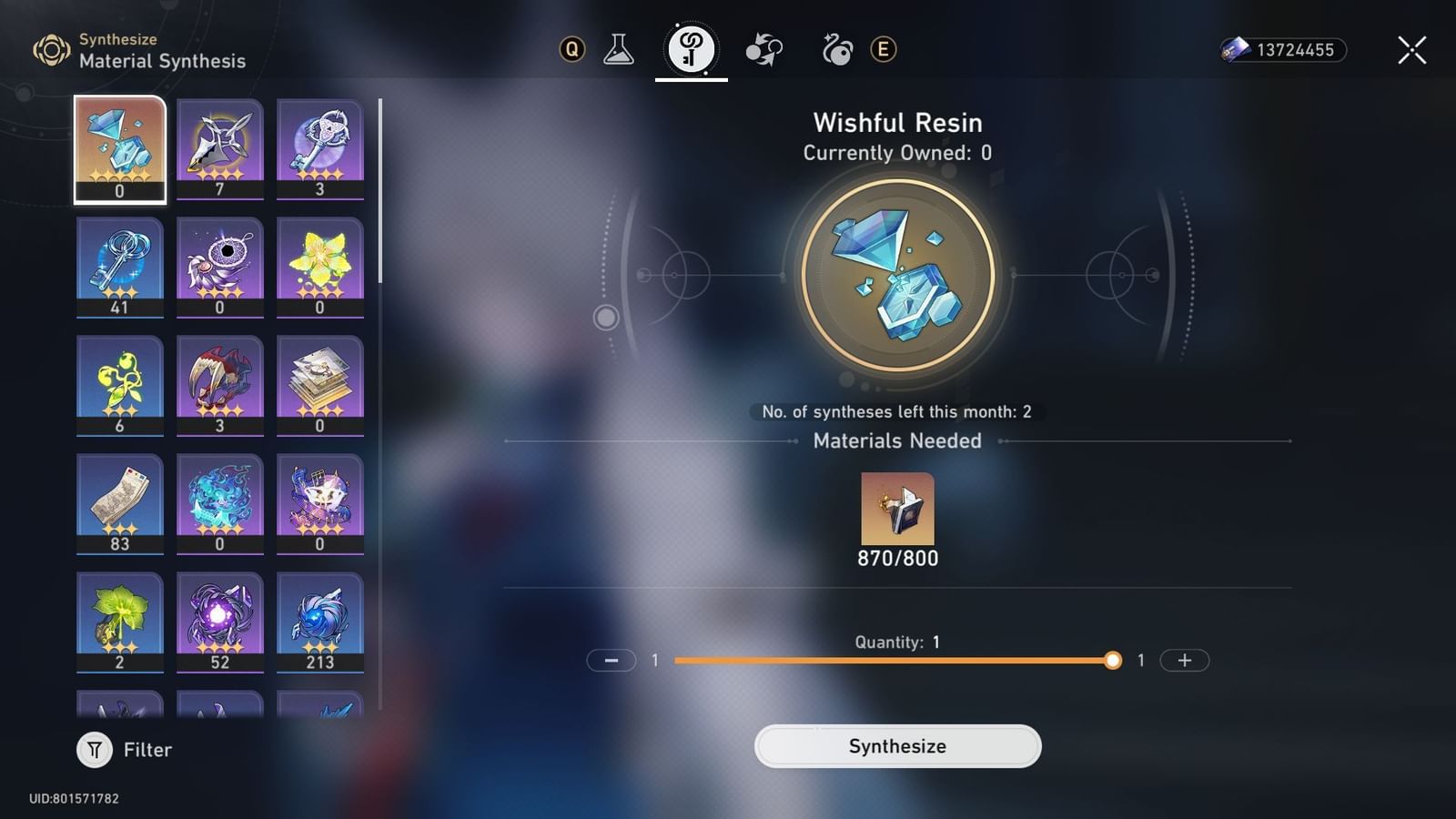
Task: Select the scroll material showing 83
Action: pyautogui.click(x=119, y=503)
